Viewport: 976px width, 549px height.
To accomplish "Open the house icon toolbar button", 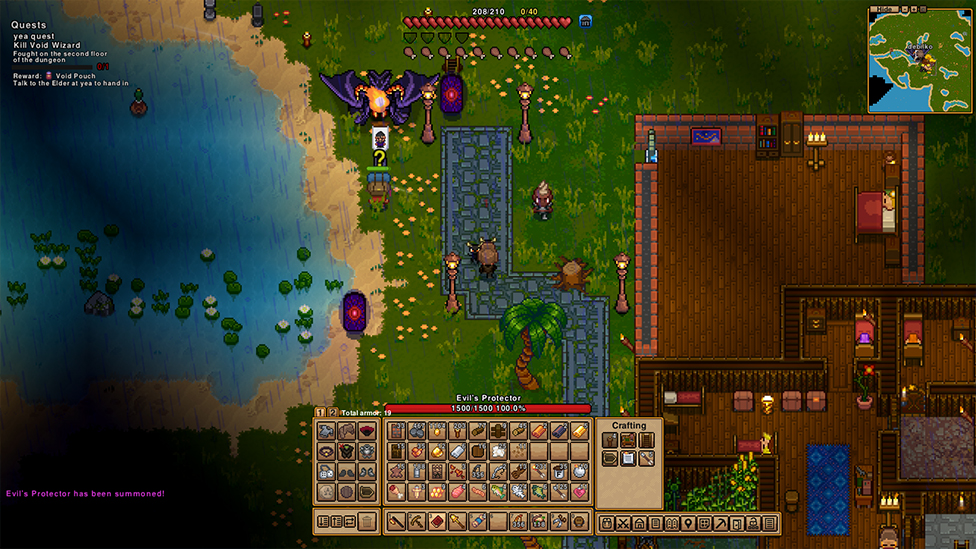I will point(639,523).
